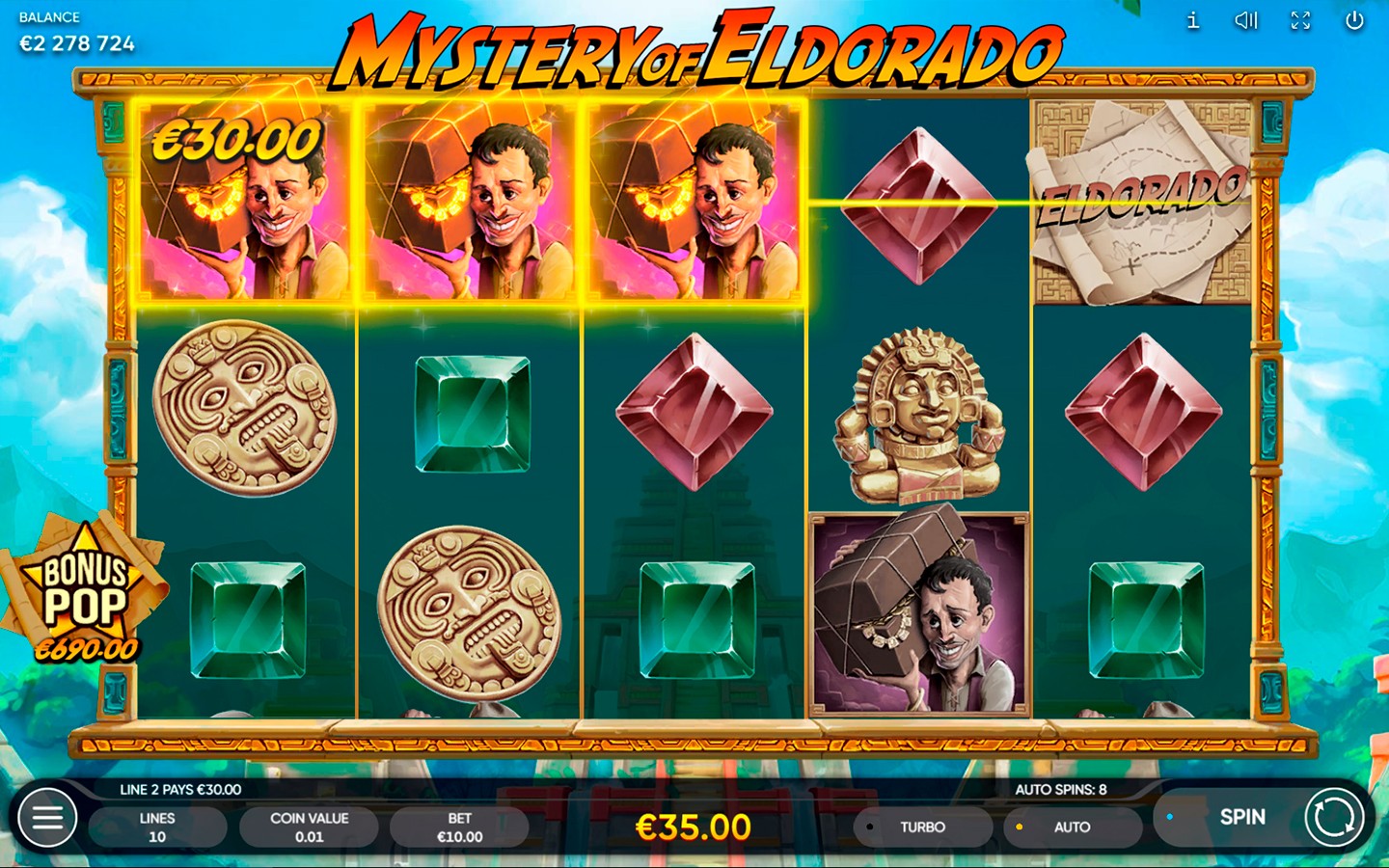Open the Bet amount selector

pyautogui.click(x=459, y=827)
